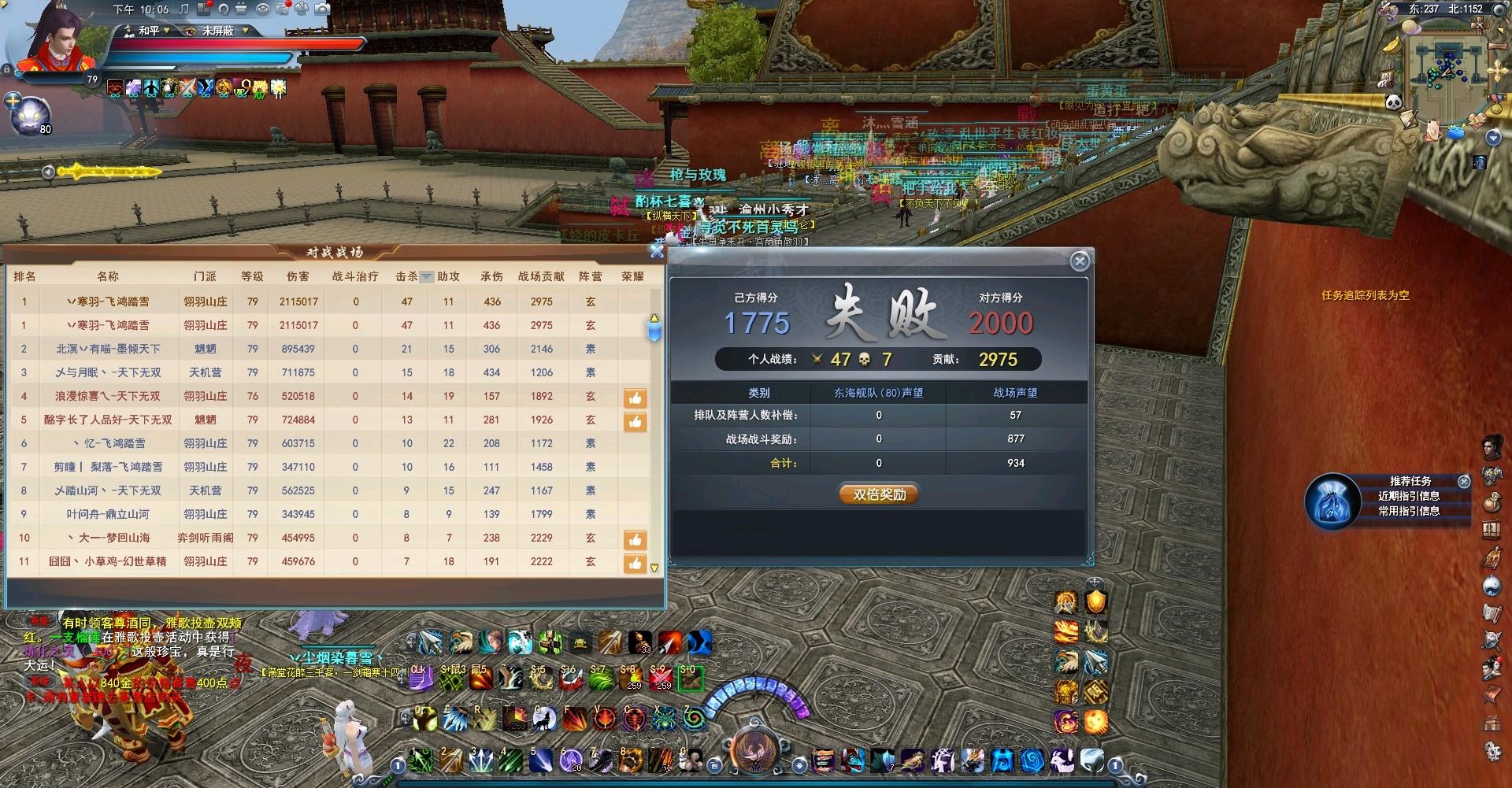Give a thumbs-up to 浪漫惊喜乀-天下无双
Screen dimensions: 1512x788
(635, 398)
